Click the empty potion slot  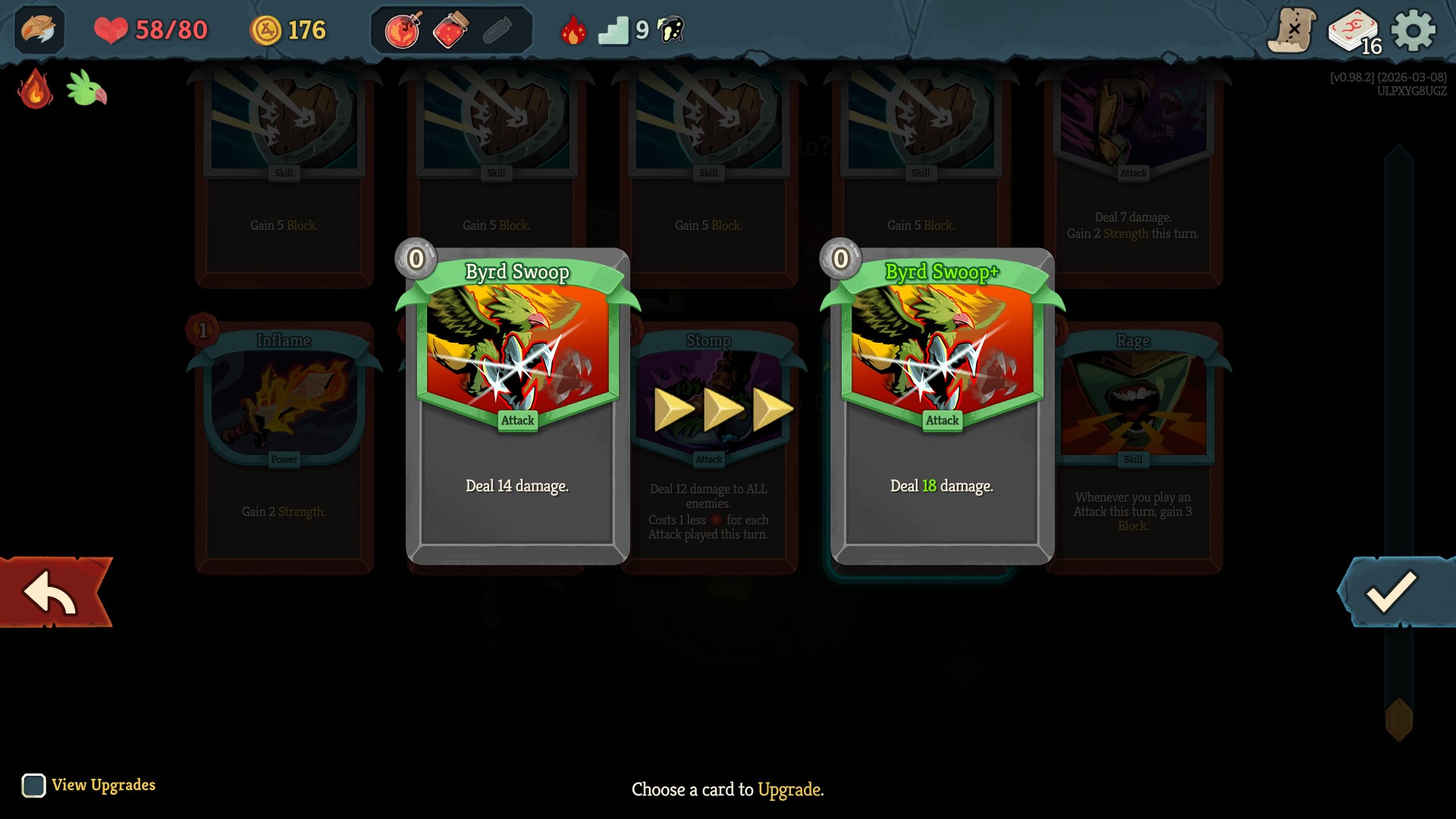click(x=498, y=30)
